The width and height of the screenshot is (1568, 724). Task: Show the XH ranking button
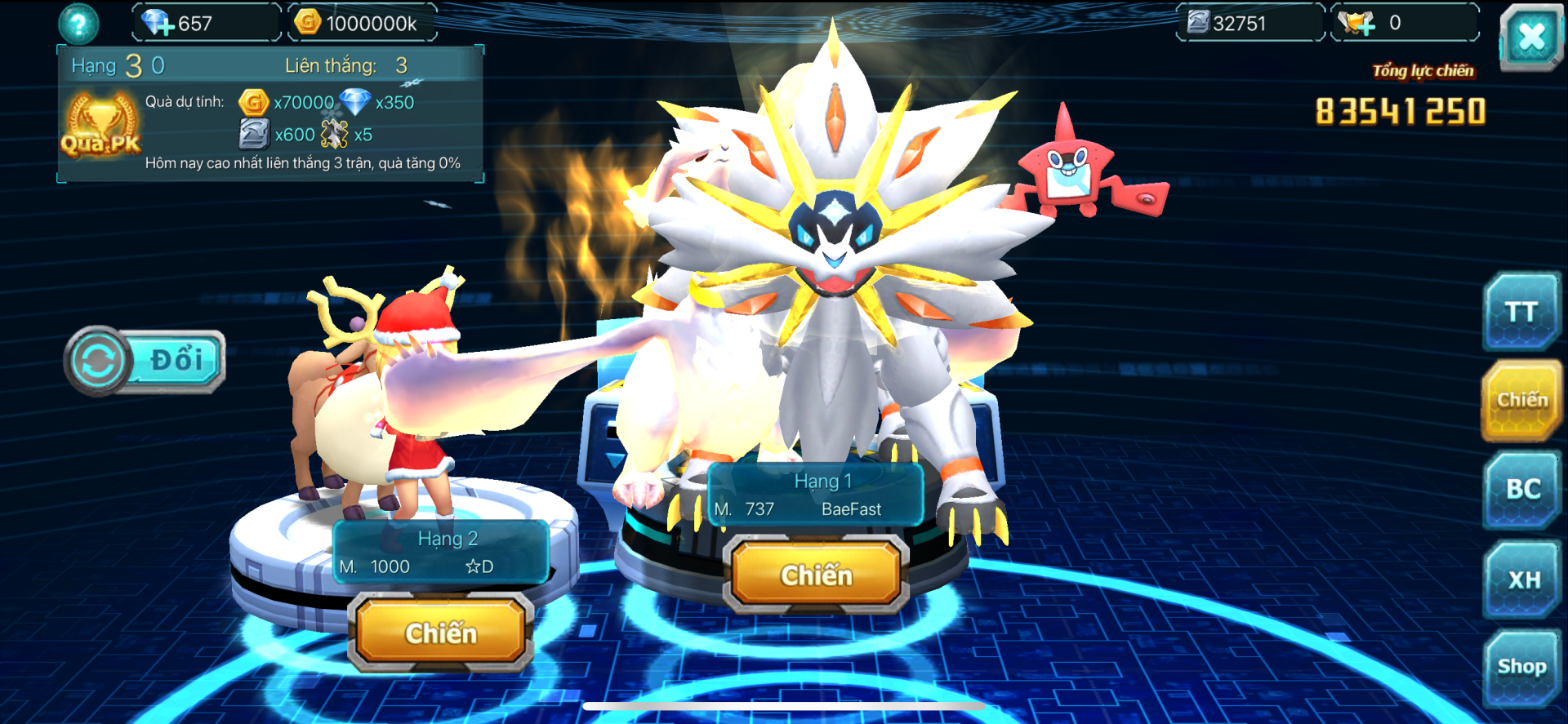(1523, 580)
